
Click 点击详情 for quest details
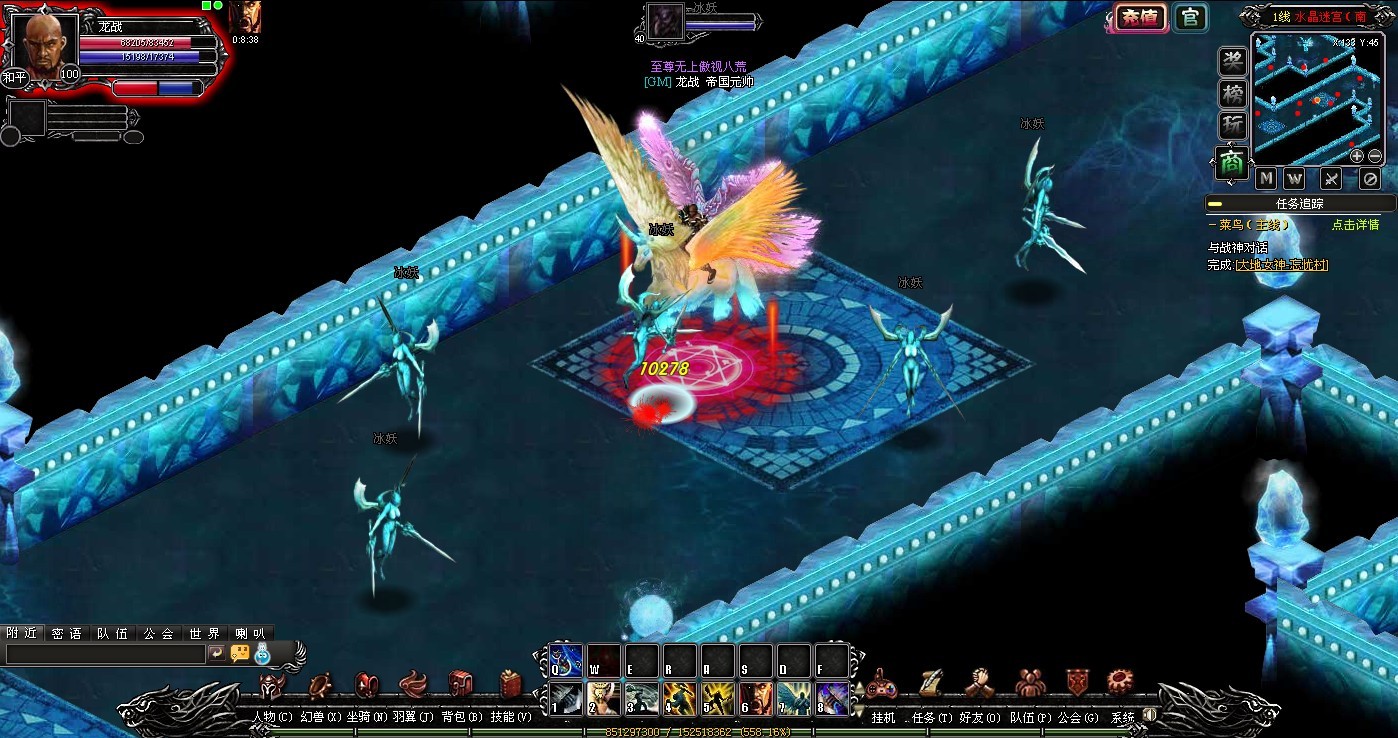(1355, 225)
